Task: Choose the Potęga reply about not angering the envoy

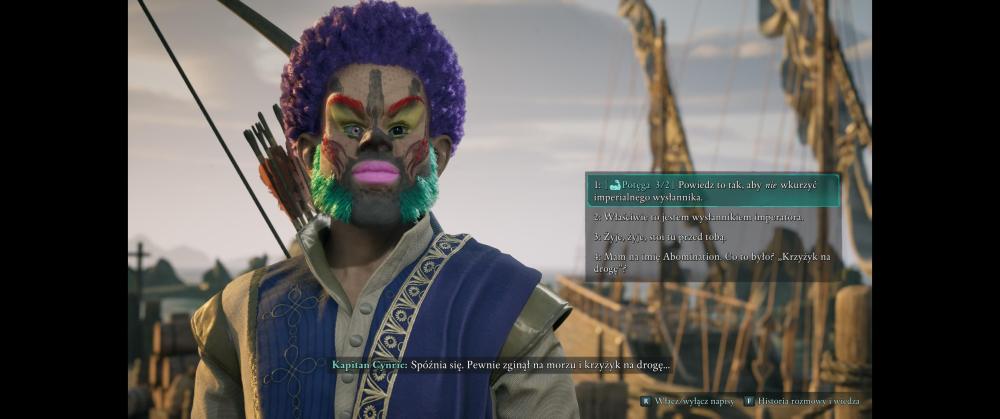Action: pyautogui.click(x=712, y=190)
